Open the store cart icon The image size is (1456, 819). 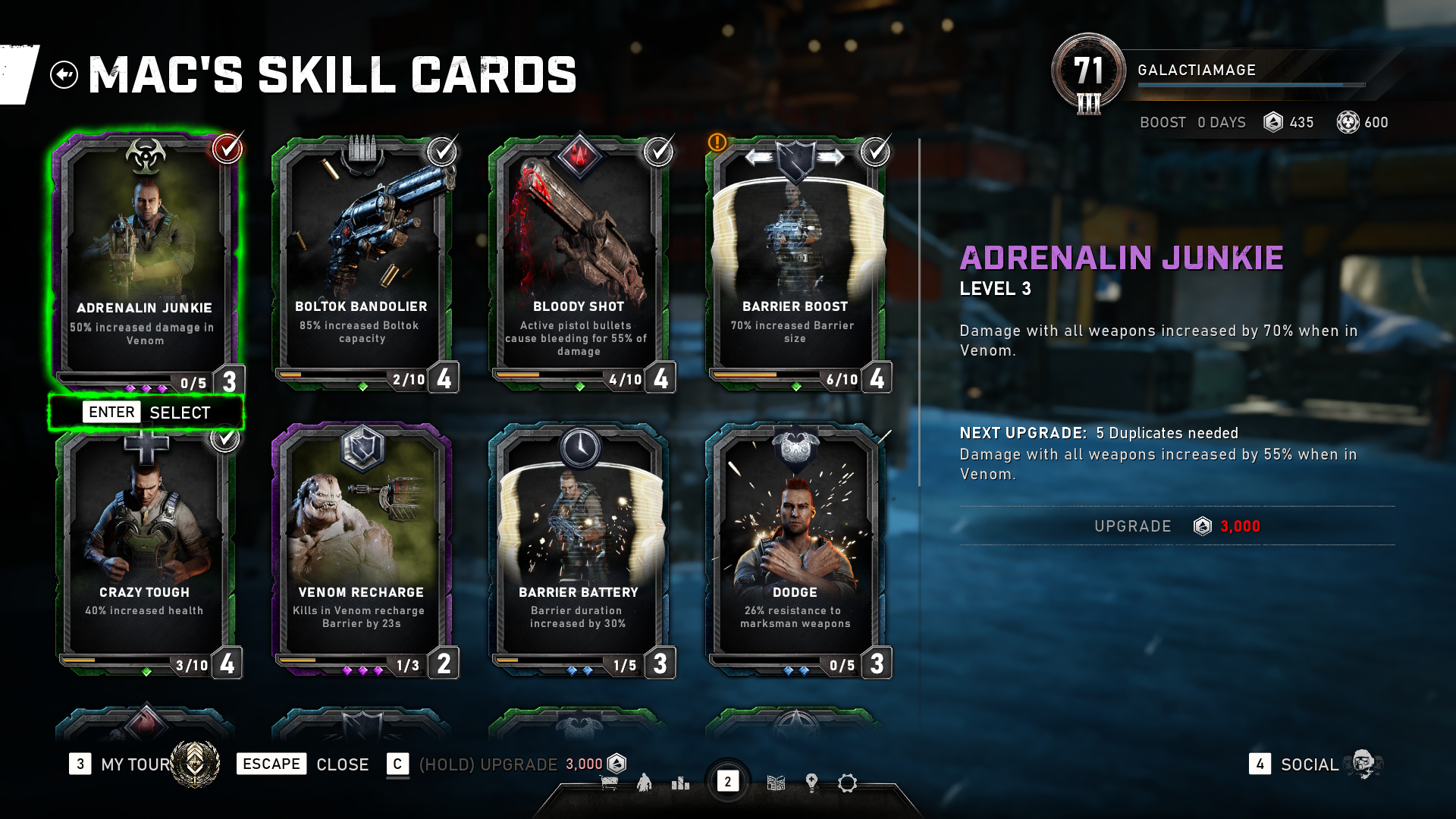609,783
